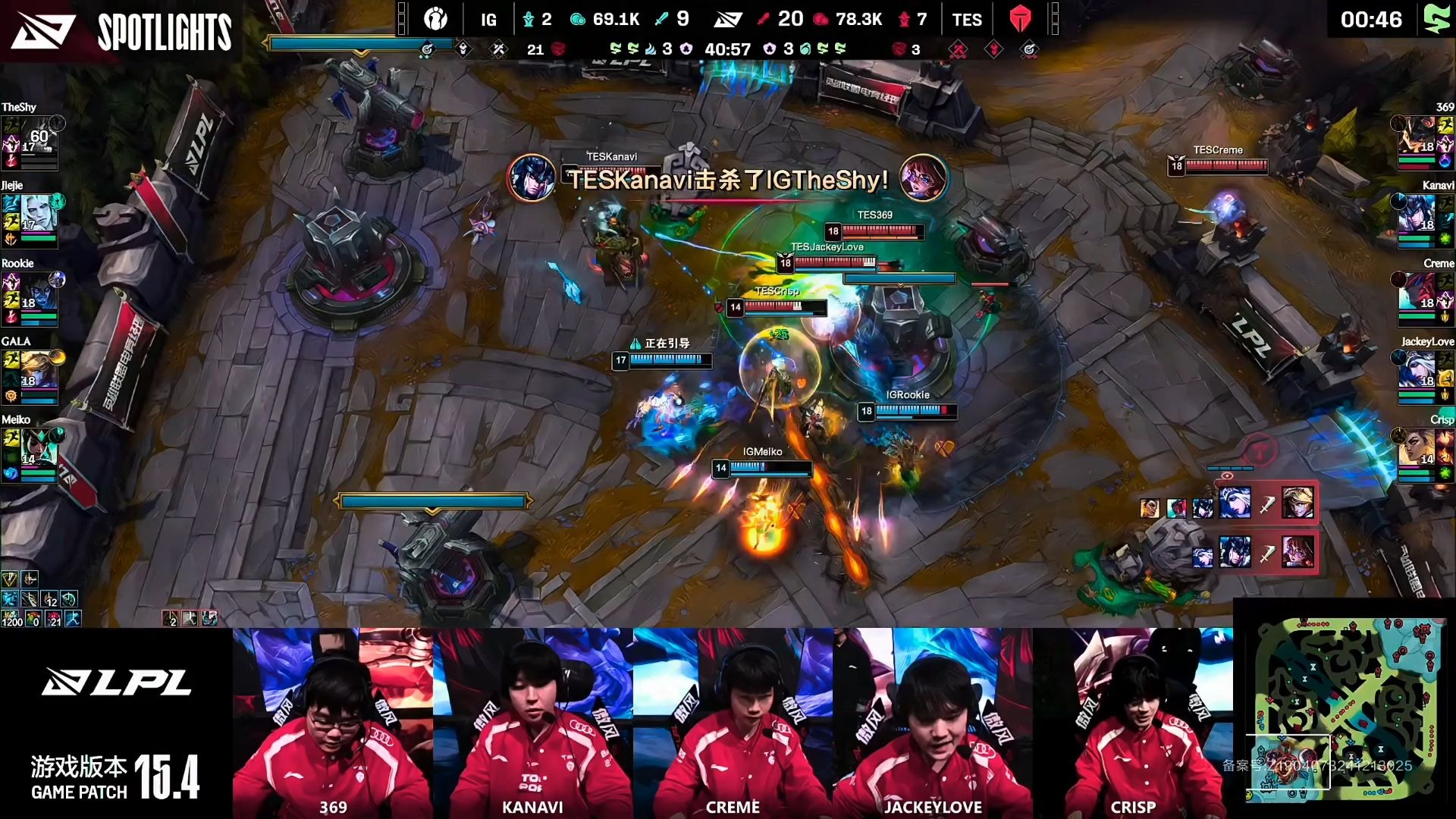This screenshot has width=1456, height=819.
Task: Select JackeyLove's champion portrait in the sidebar
Action: (1418, 371)
